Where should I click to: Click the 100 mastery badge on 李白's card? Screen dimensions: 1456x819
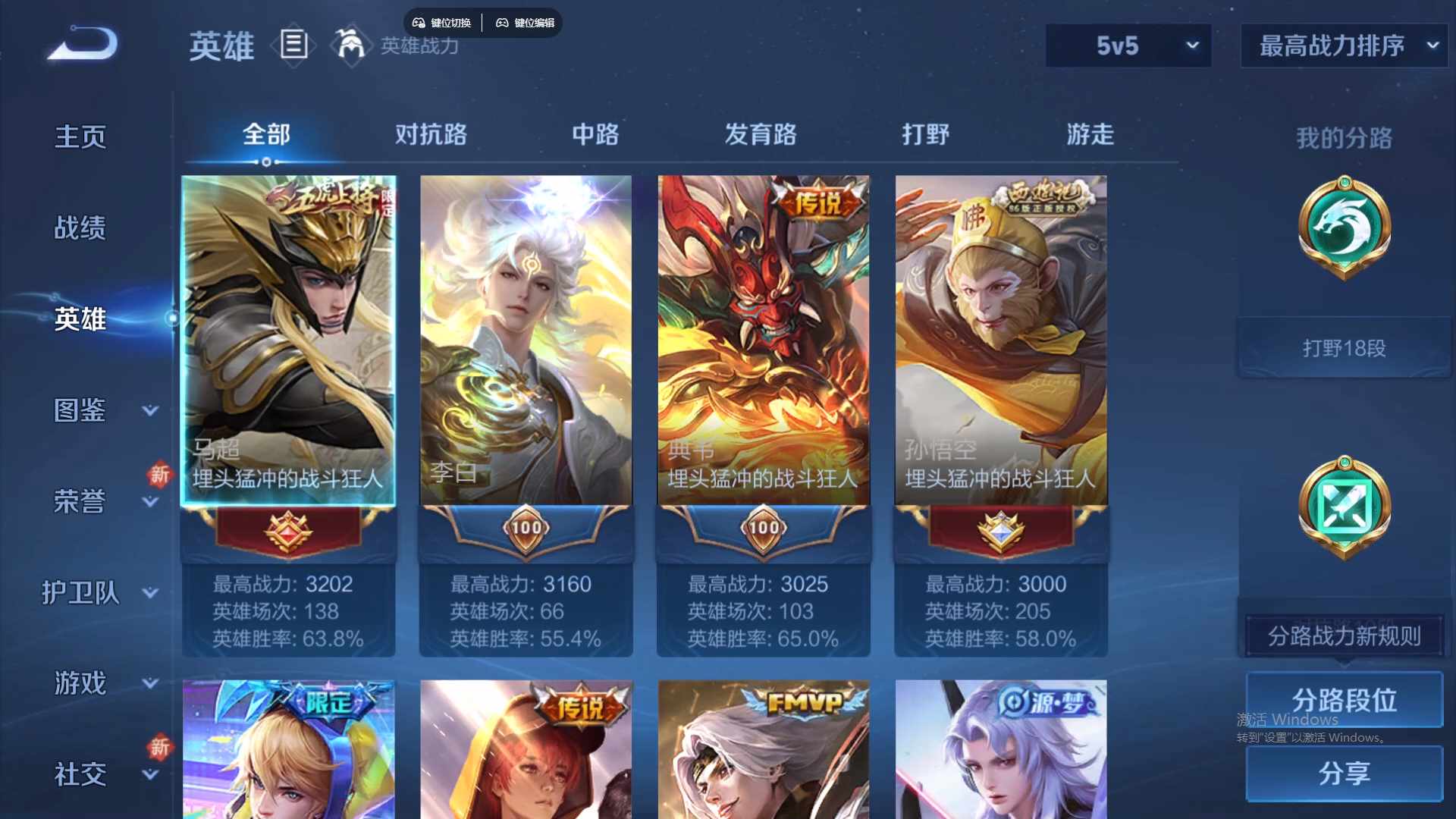tap(526, 529)
